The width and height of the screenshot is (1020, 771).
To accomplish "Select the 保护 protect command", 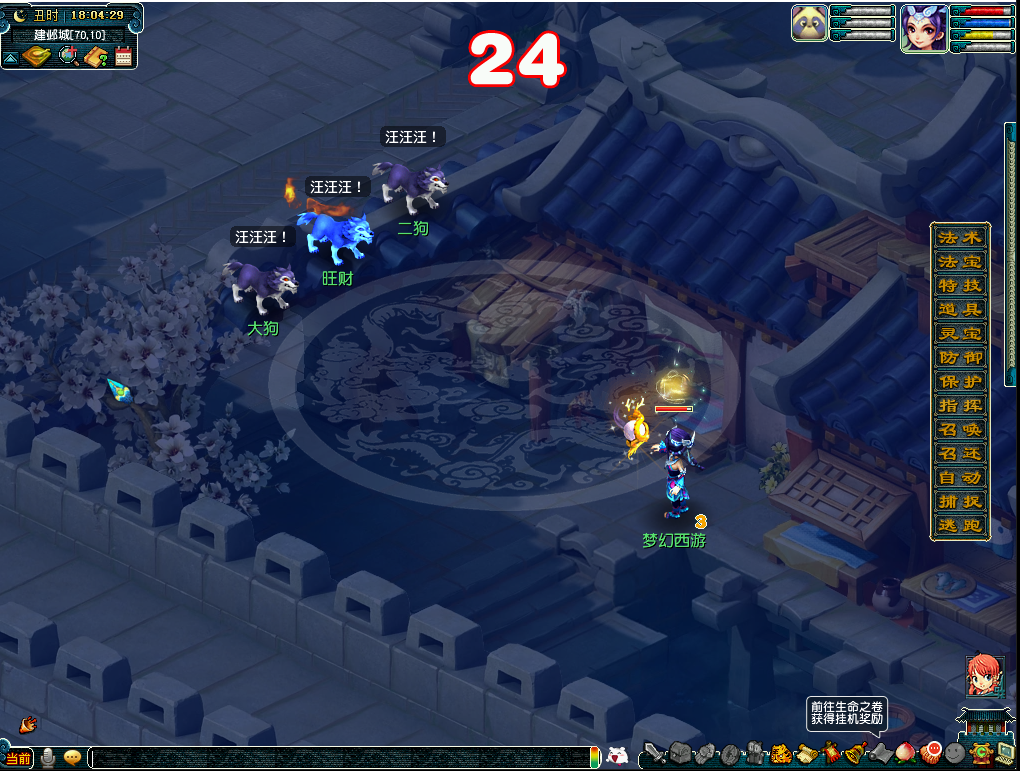I will tap(961, 382).
